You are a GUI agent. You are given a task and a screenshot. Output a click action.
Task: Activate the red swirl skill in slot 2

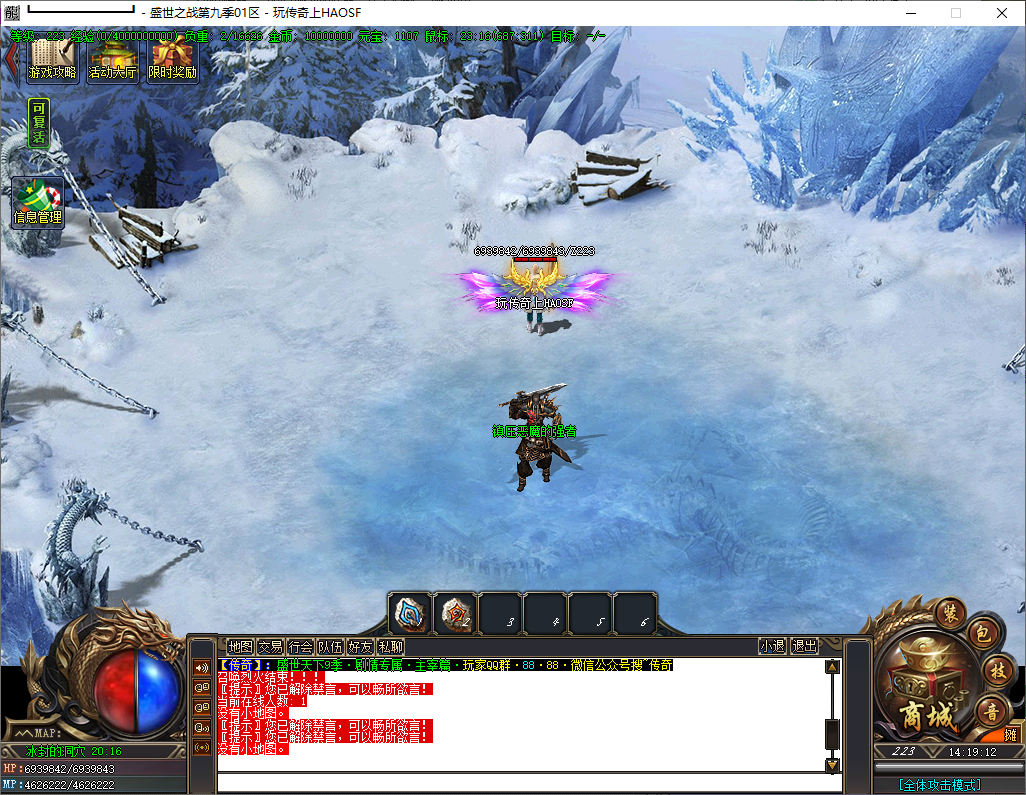(x=455, y=613)
